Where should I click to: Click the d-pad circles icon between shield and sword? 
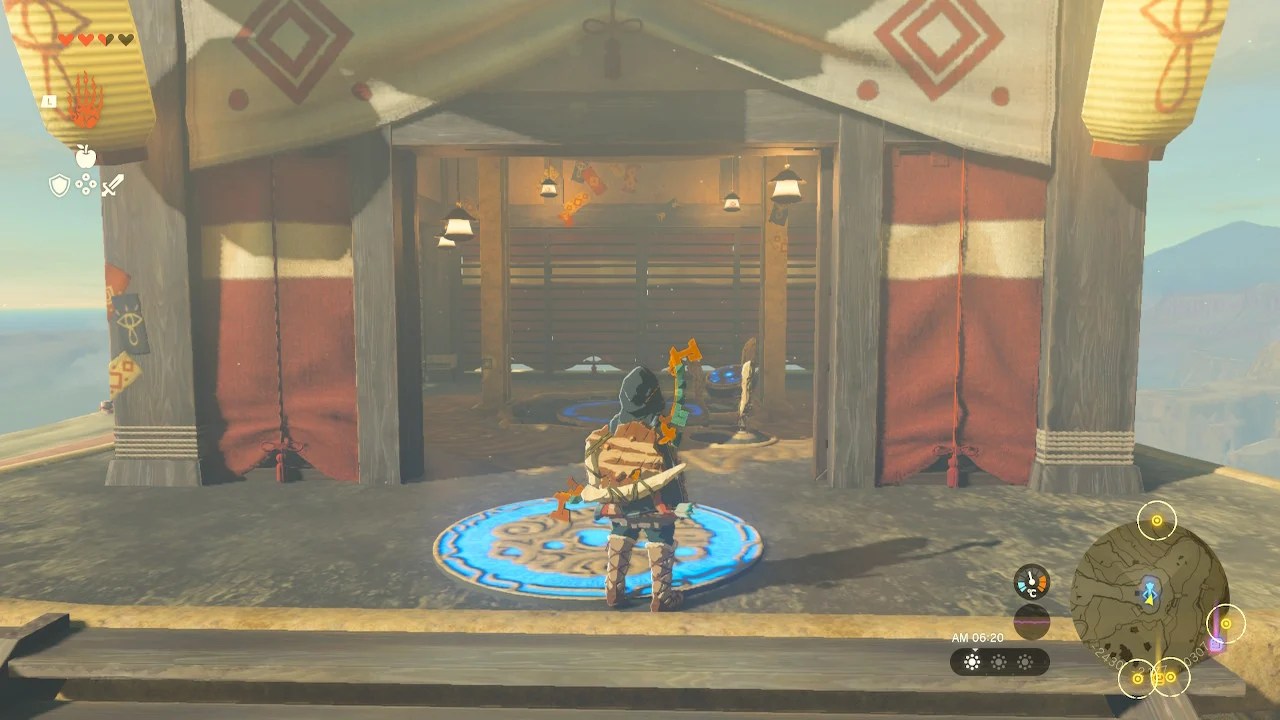pos(85,184)
